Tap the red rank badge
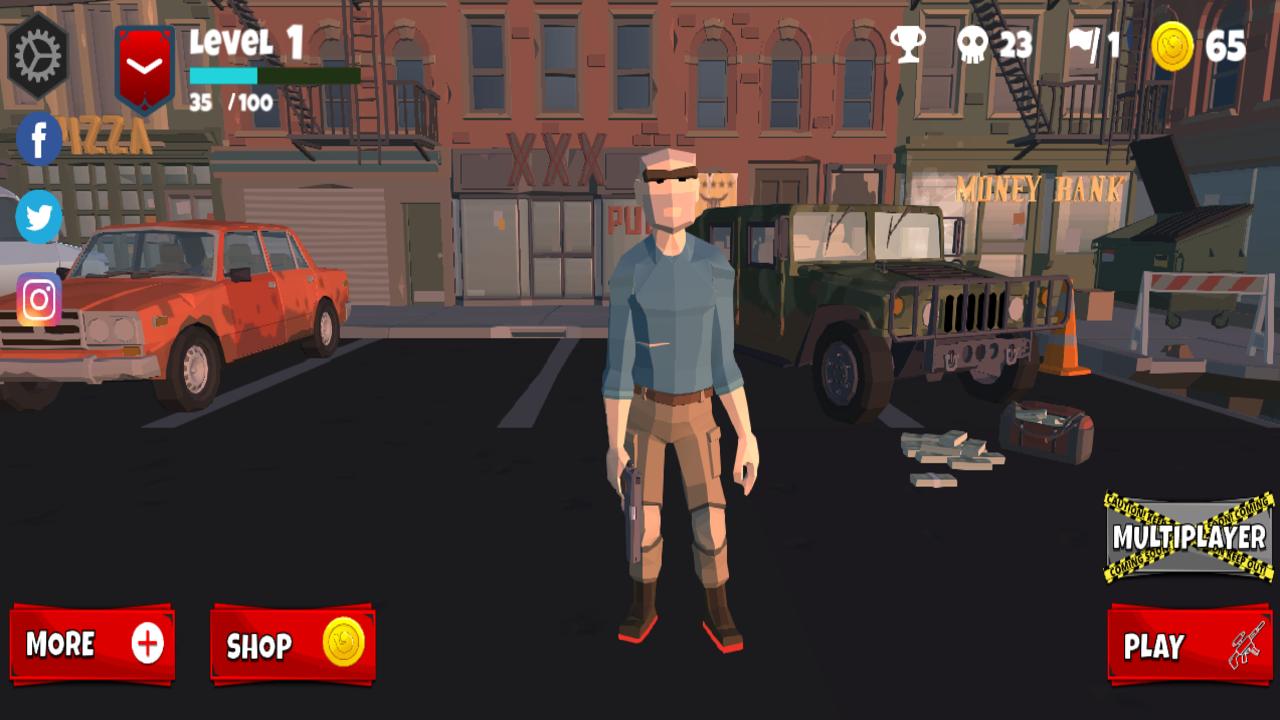 [x=145, y=68]
